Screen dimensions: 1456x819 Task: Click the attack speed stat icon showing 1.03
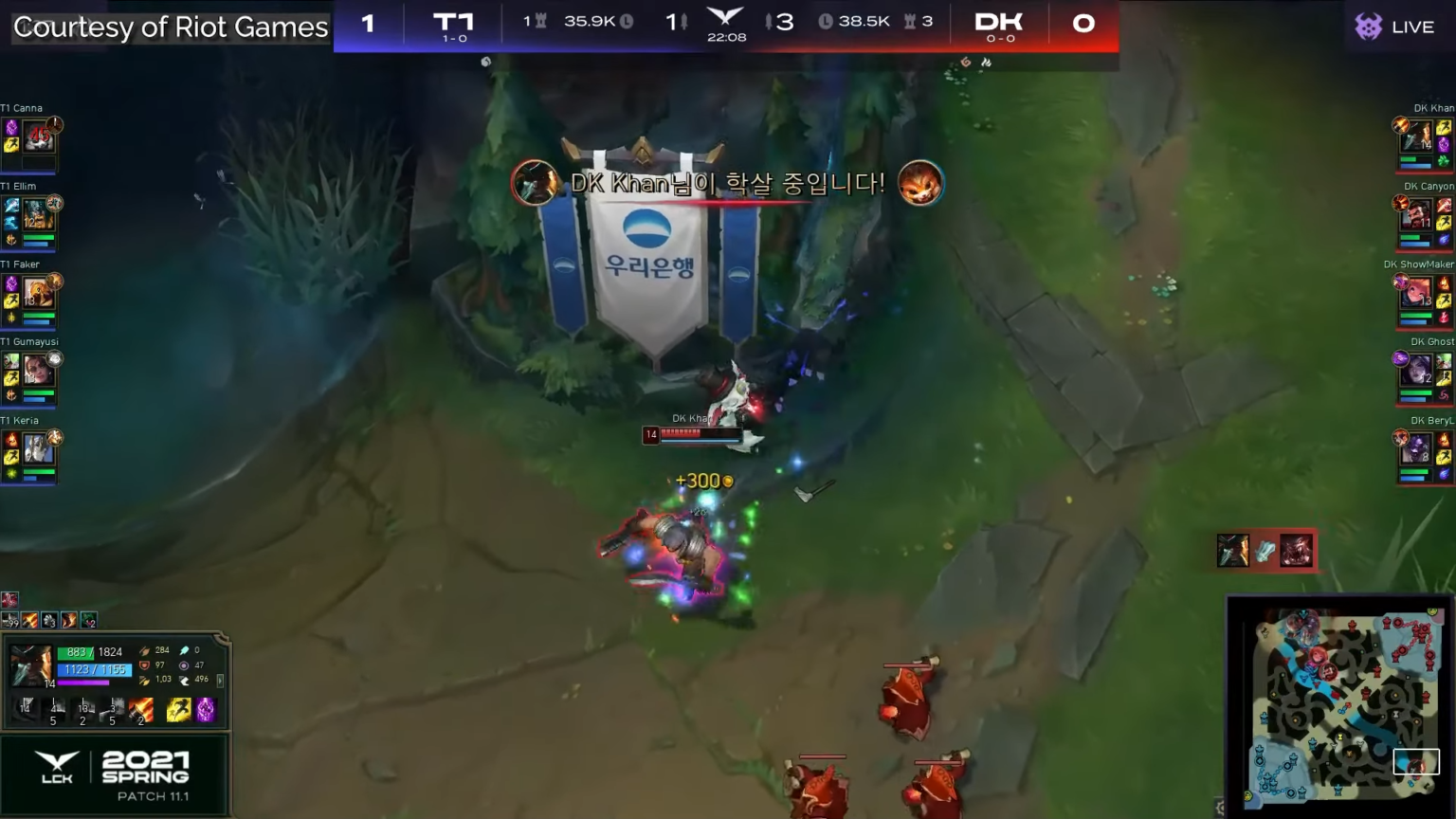tap(146, 679)
